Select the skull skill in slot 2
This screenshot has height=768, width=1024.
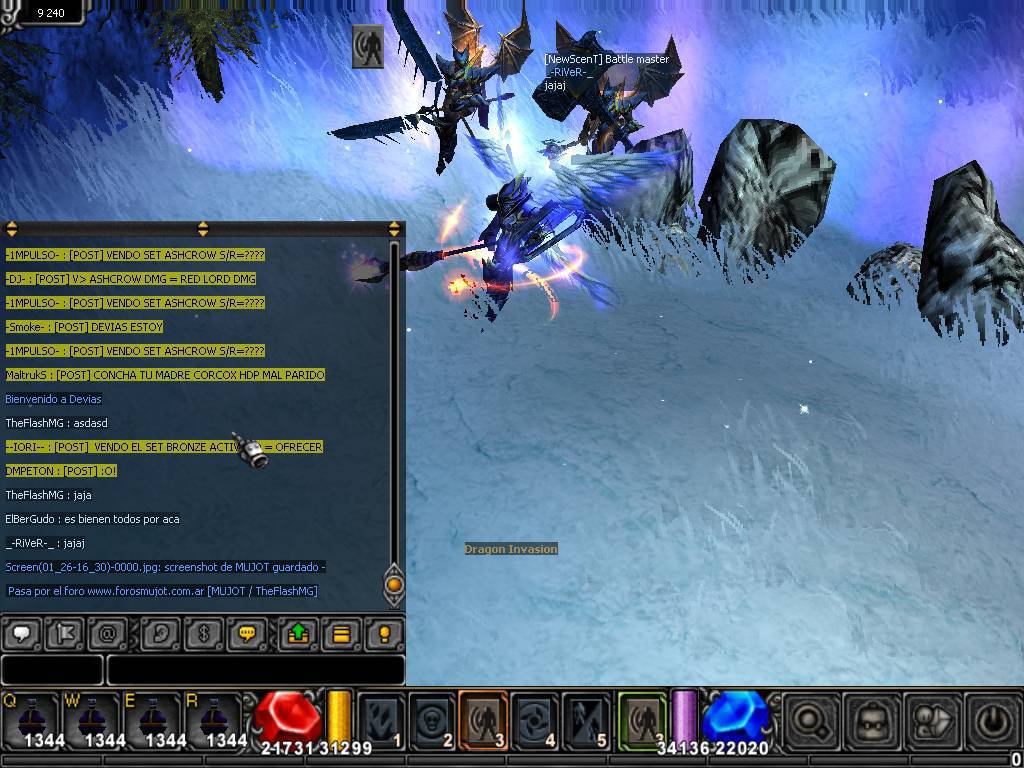pos(433,719)
